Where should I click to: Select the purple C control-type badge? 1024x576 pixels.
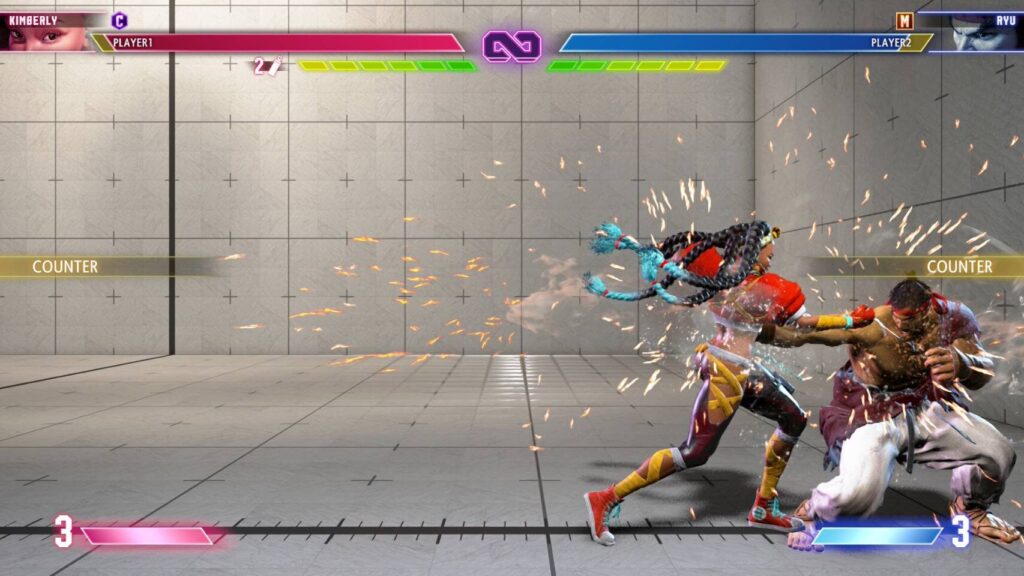[x=120, y=20]
